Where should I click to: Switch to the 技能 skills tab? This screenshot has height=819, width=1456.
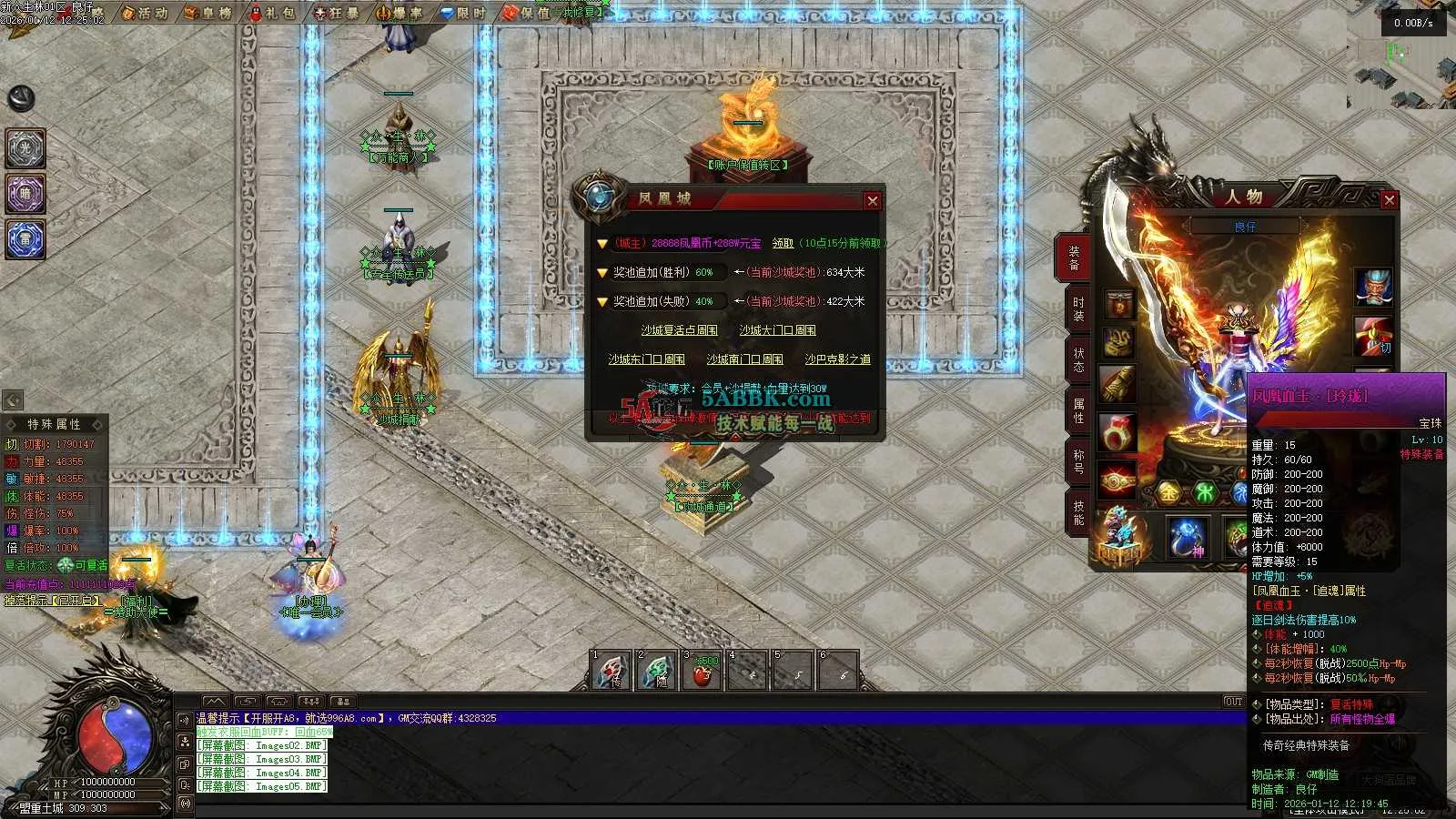point(1078,513)
